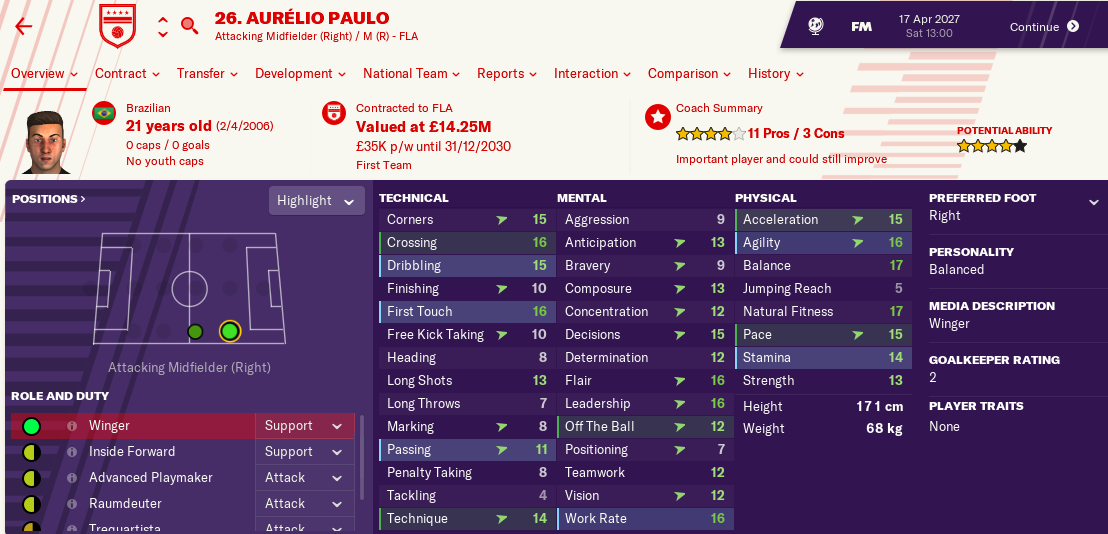The height and width of the screenshot is (534, 1108).
Task: Switch to the Development tab
Action: [300, 73]
